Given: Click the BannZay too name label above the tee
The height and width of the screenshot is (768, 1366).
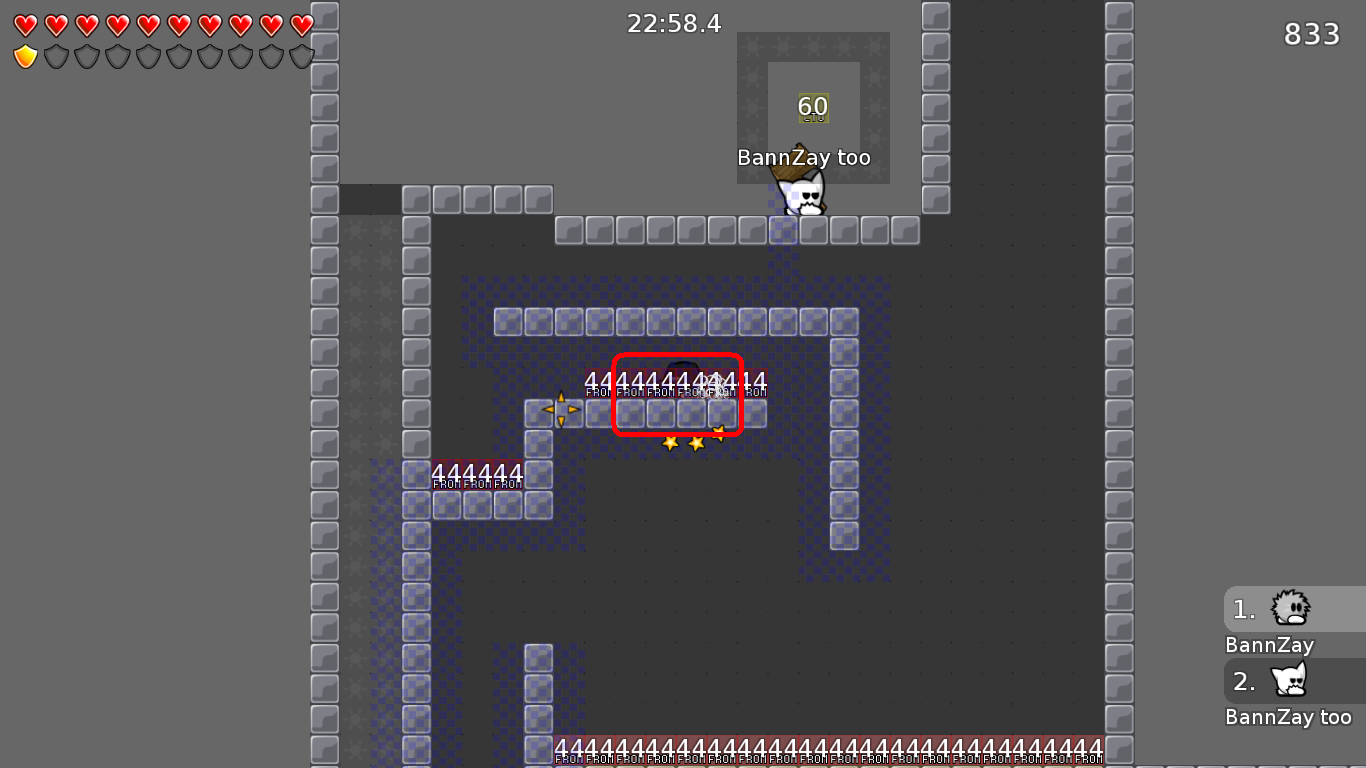Looking at the screenshot, I should pos(804,157).
